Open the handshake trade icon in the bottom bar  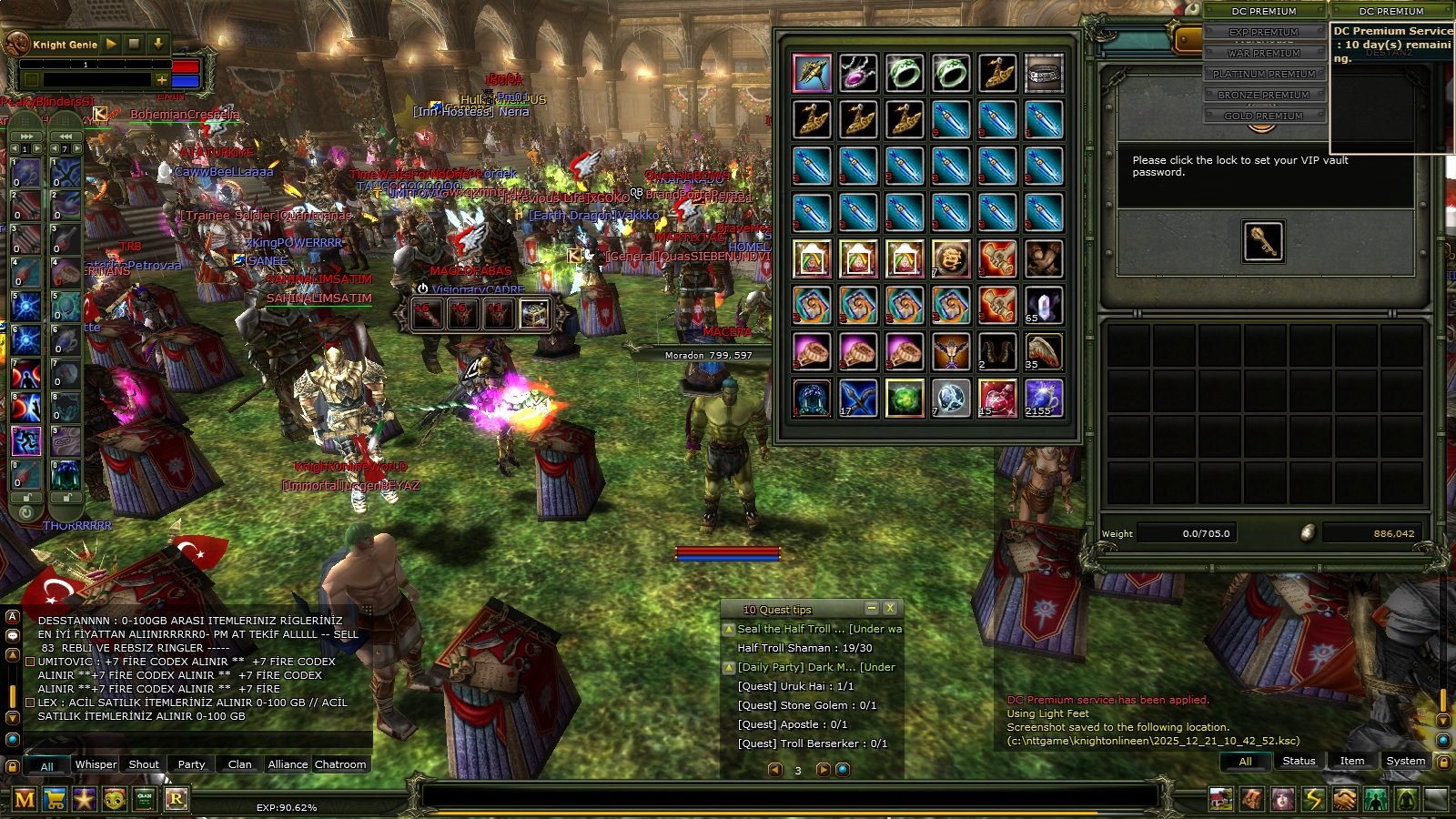pos(1345,799)
